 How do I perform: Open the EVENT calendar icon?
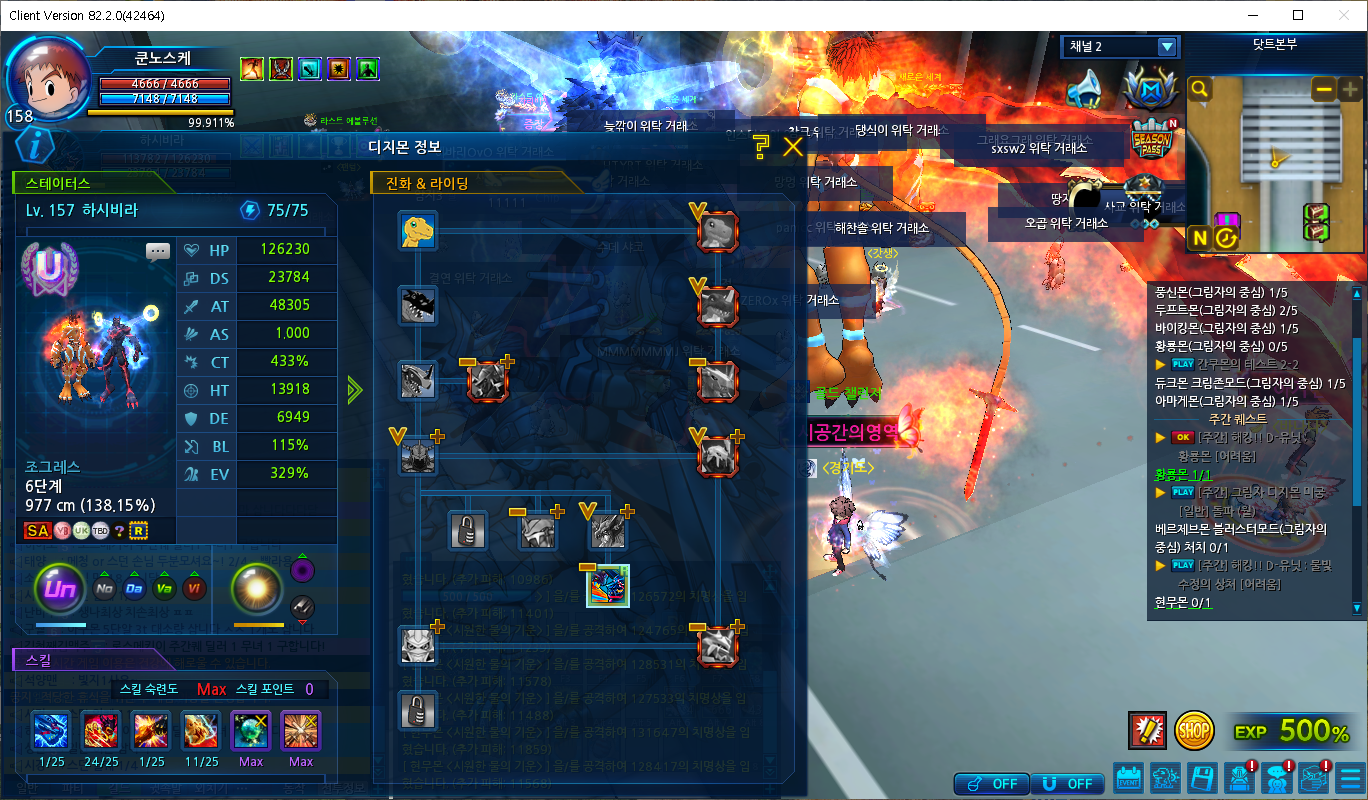coord(1129,777)
